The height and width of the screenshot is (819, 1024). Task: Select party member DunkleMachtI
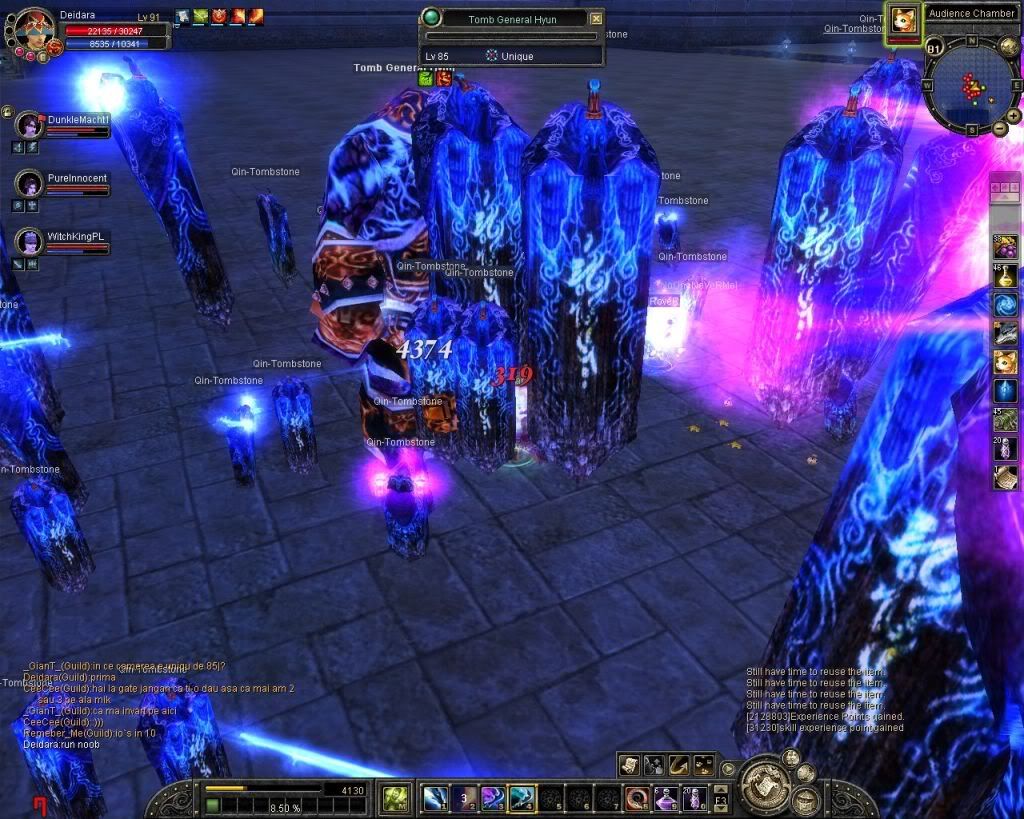point(29,125)
